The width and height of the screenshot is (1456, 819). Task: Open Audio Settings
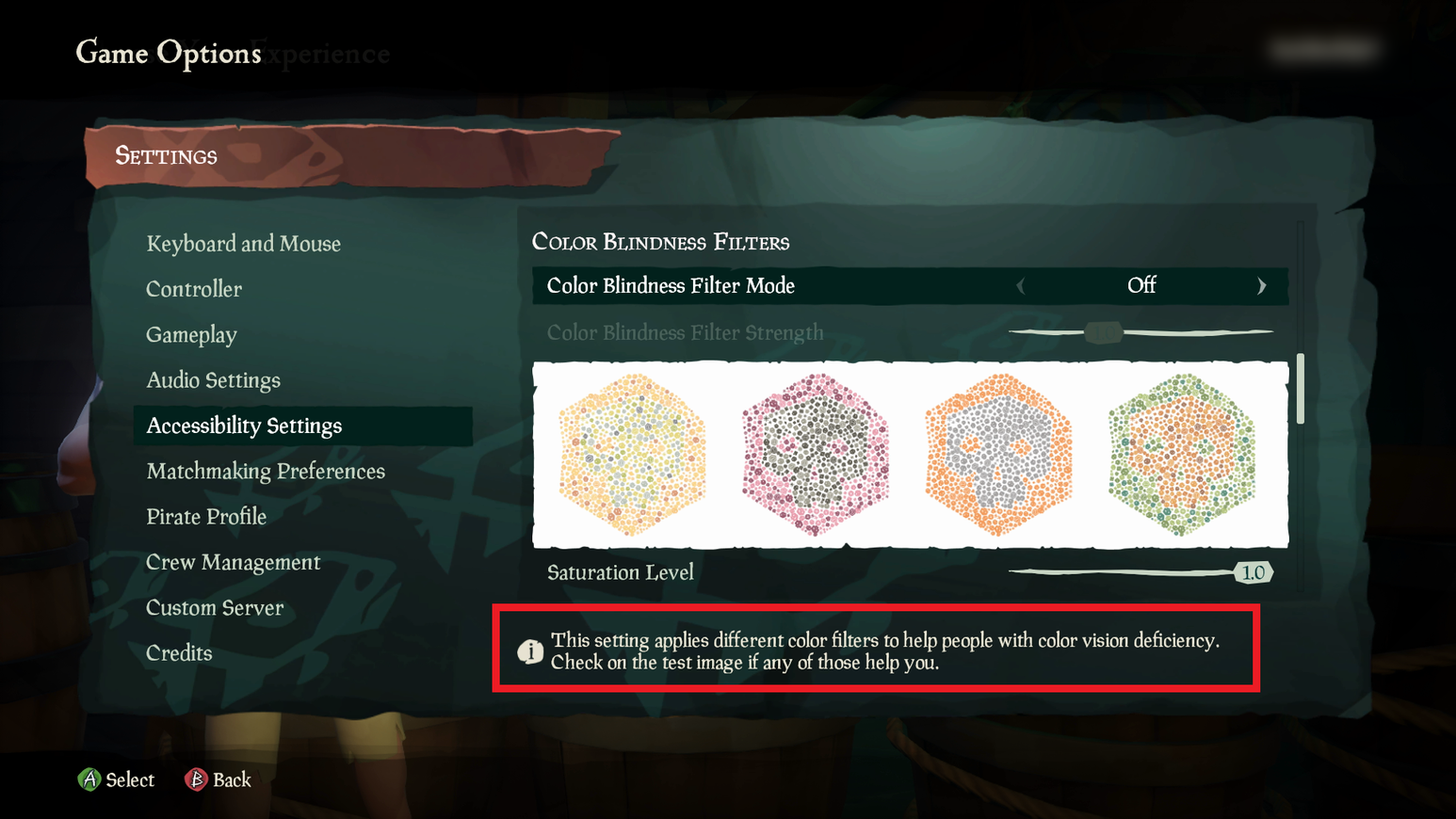pyautogui.click(x=213, y=379)
